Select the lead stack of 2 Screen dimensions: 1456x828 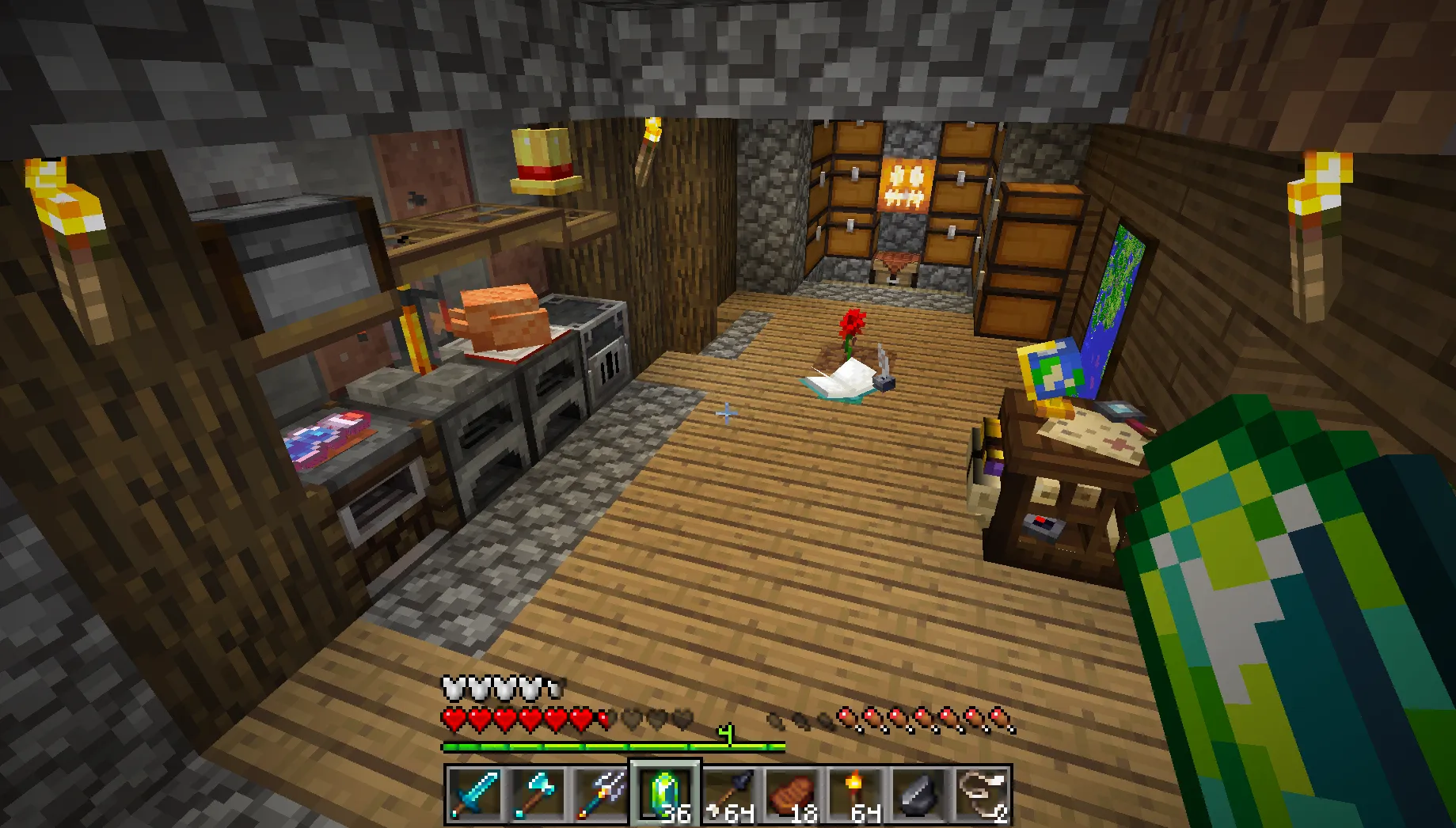[980, 796]
